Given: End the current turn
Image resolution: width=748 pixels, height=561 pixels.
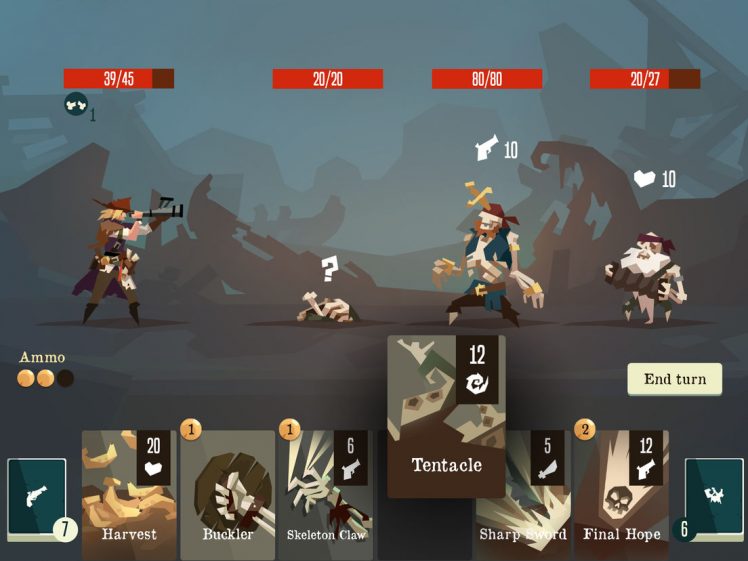Looking at the screenshot, I should [674, 379].
